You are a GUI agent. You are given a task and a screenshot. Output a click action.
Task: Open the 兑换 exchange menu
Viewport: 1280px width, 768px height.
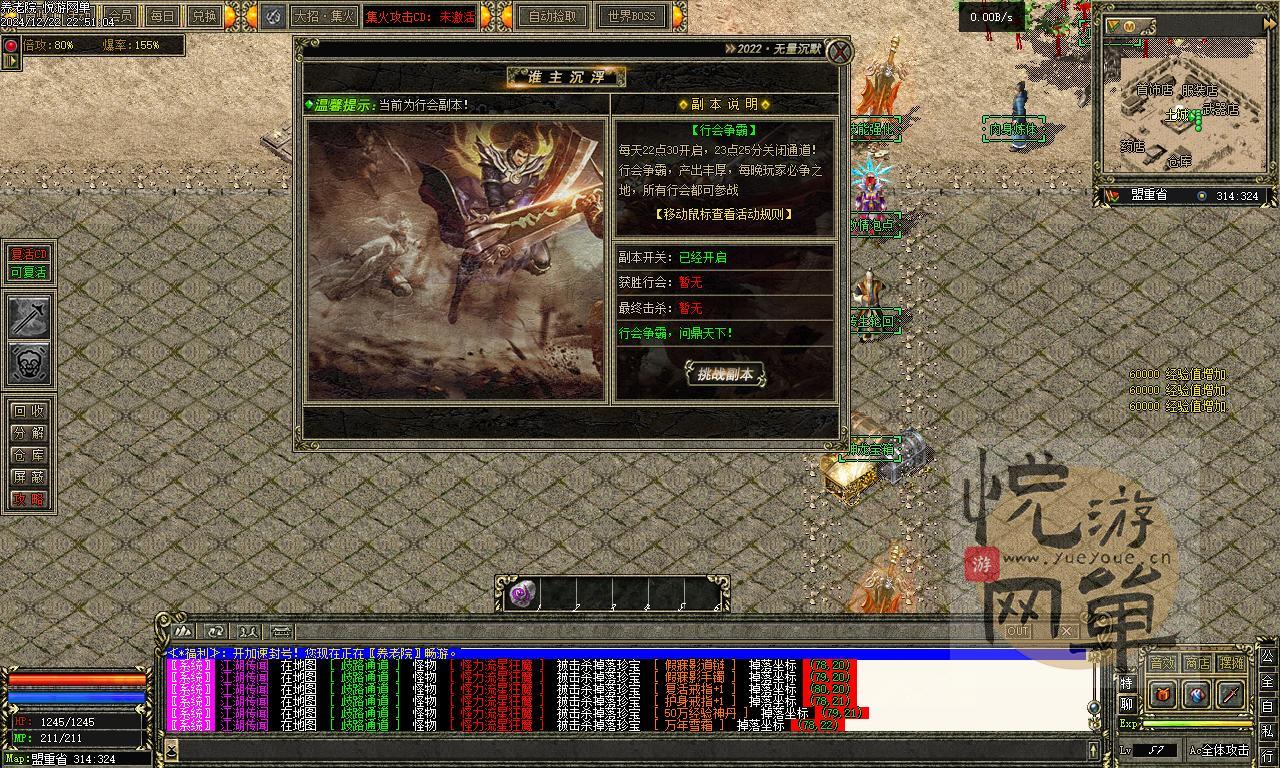coord(204,16)
